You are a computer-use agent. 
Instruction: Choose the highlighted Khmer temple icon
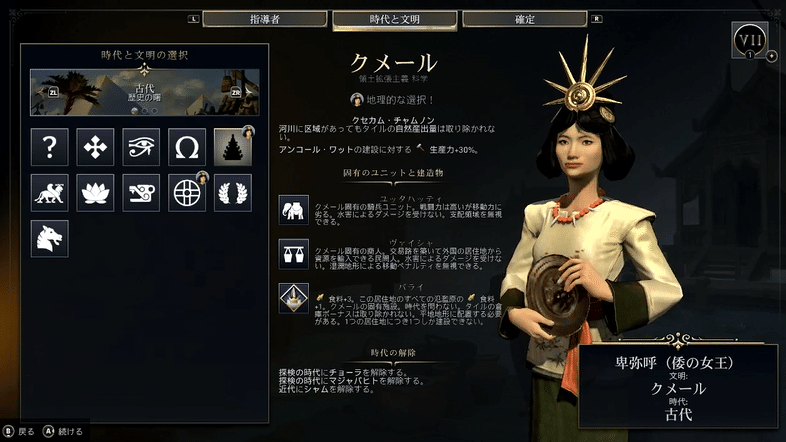click(x=233, y=147)
